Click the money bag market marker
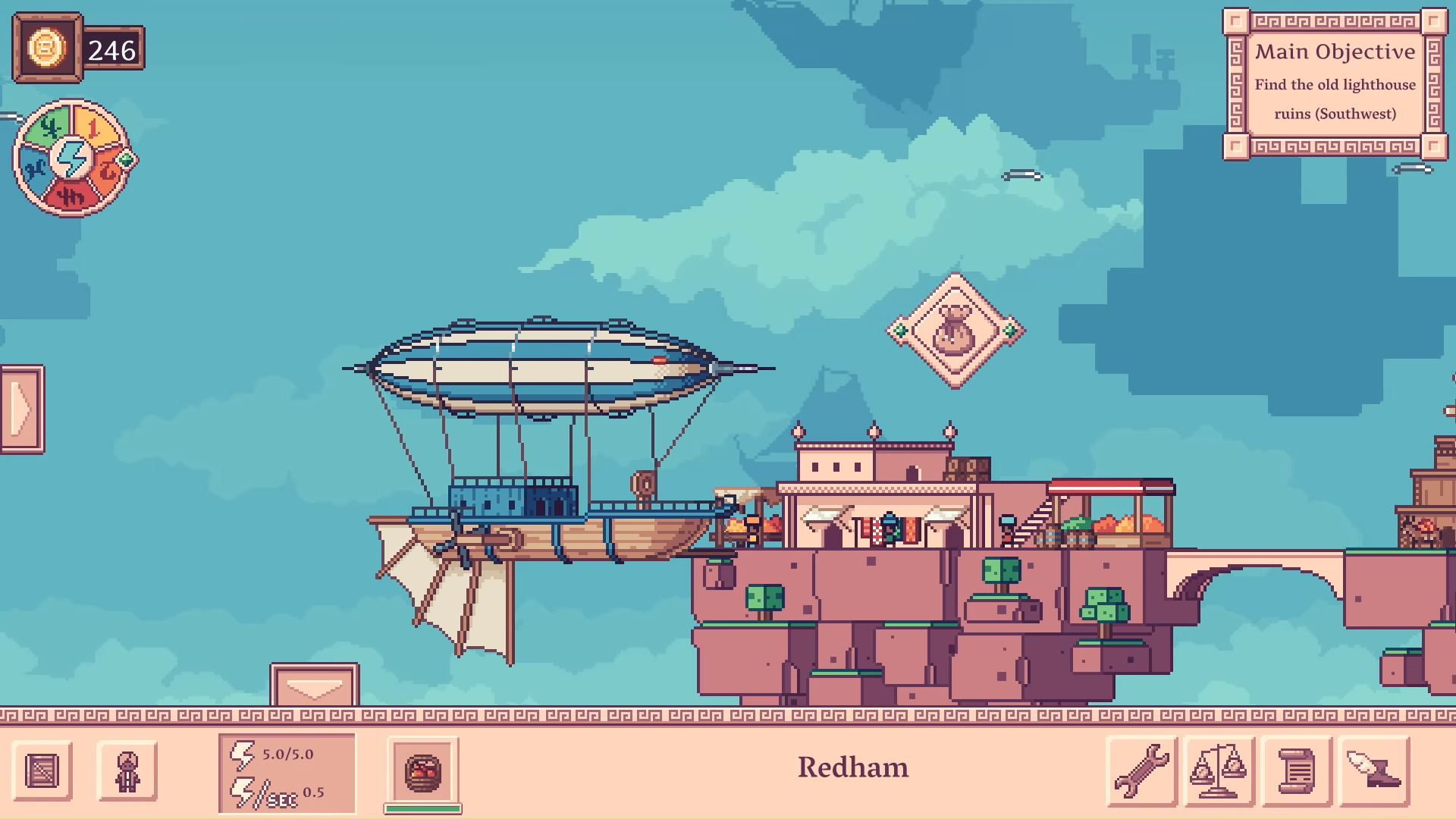Screen dimensions: 1456x819 955,331
